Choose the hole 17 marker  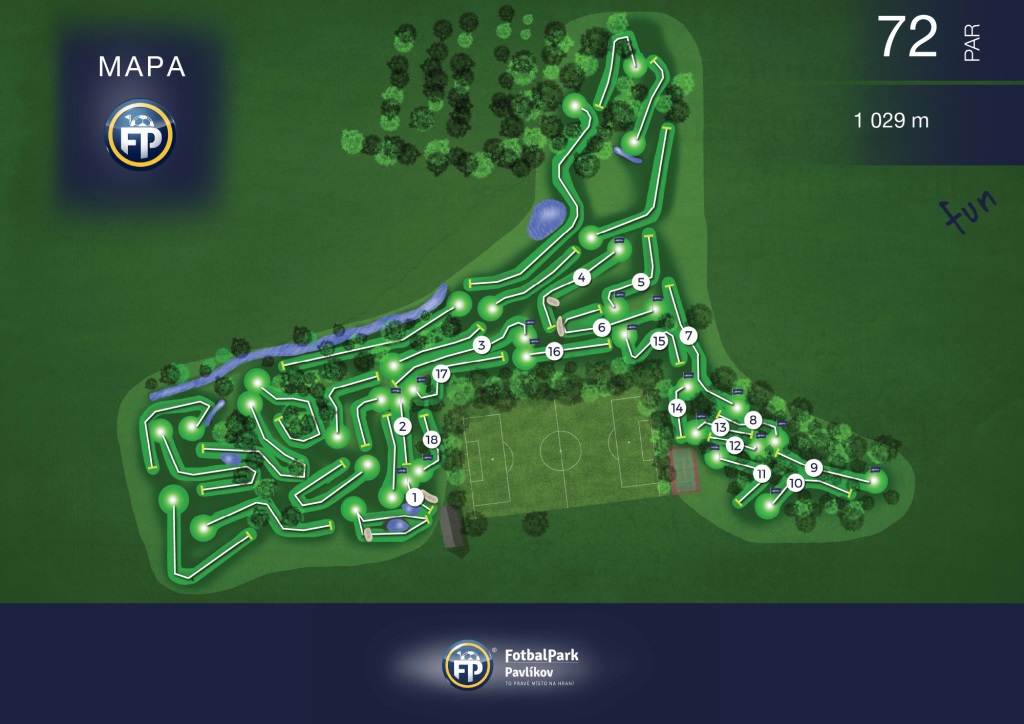tap(441, 374)
